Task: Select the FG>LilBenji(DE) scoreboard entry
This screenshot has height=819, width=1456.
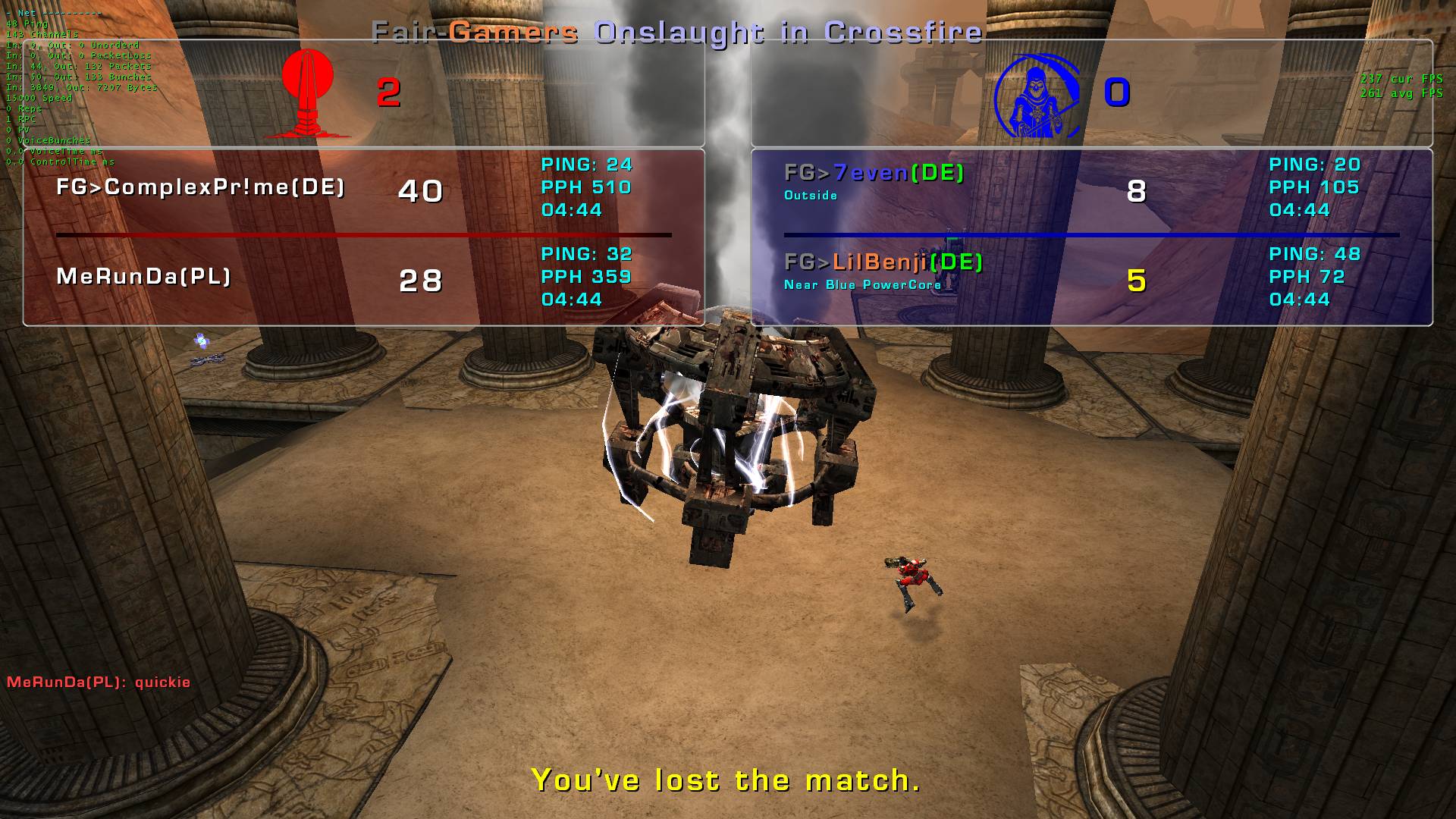Action: click(883, 262)
